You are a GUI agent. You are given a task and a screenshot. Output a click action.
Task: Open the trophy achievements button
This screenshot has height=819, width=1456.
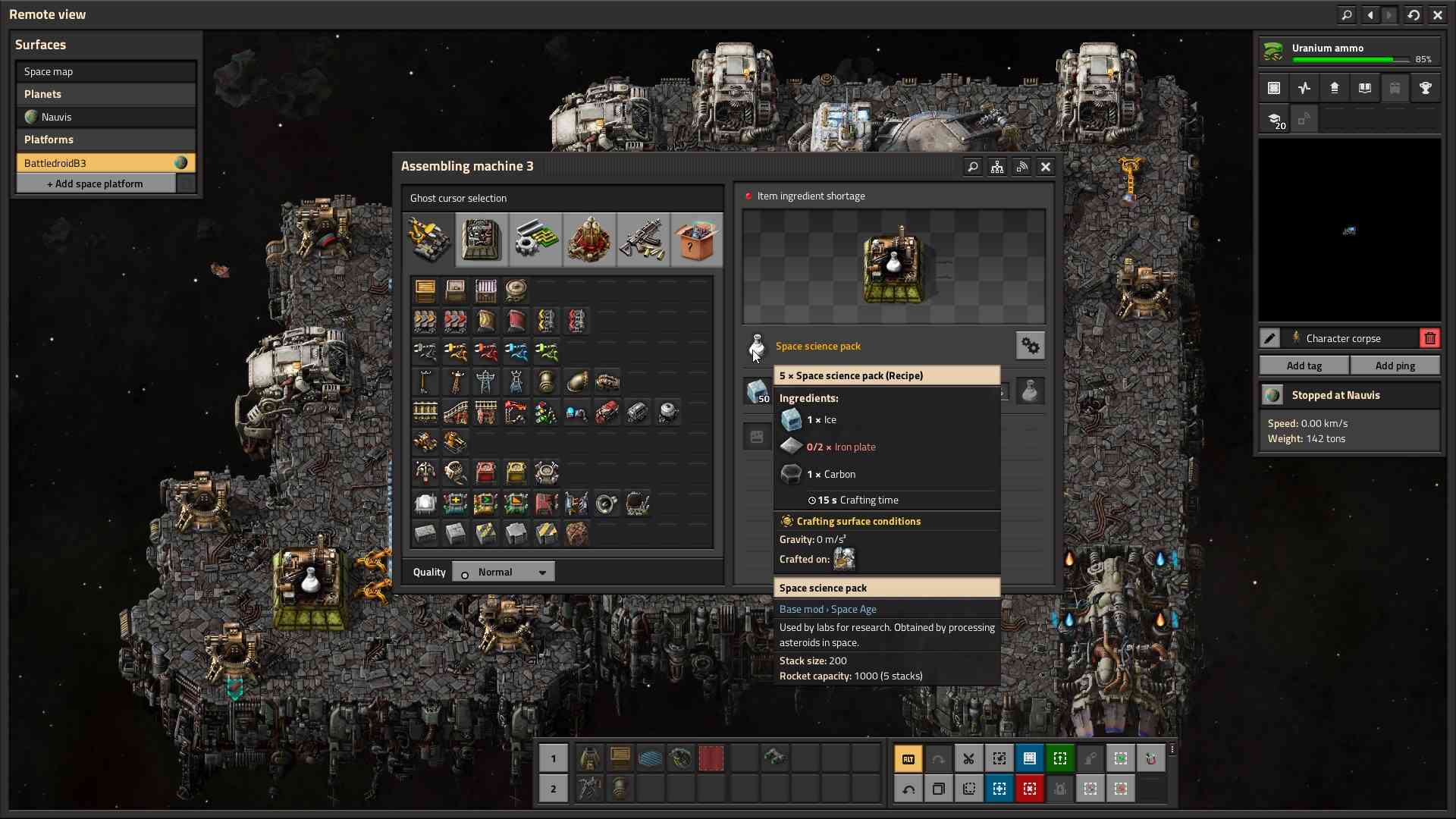[x=1425, y=88]
